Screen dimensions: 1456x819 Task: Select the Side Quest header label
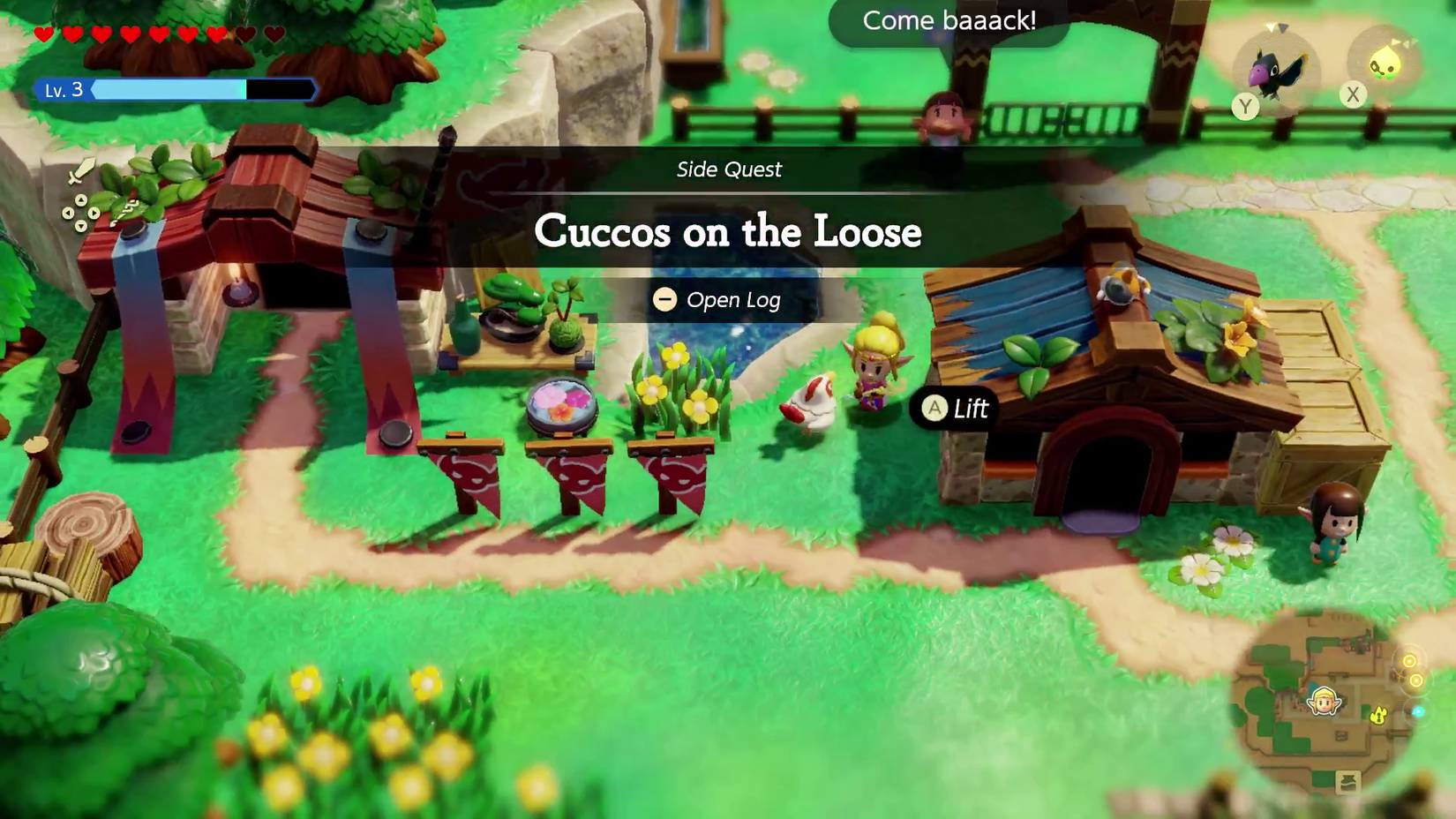coord(728,169)
